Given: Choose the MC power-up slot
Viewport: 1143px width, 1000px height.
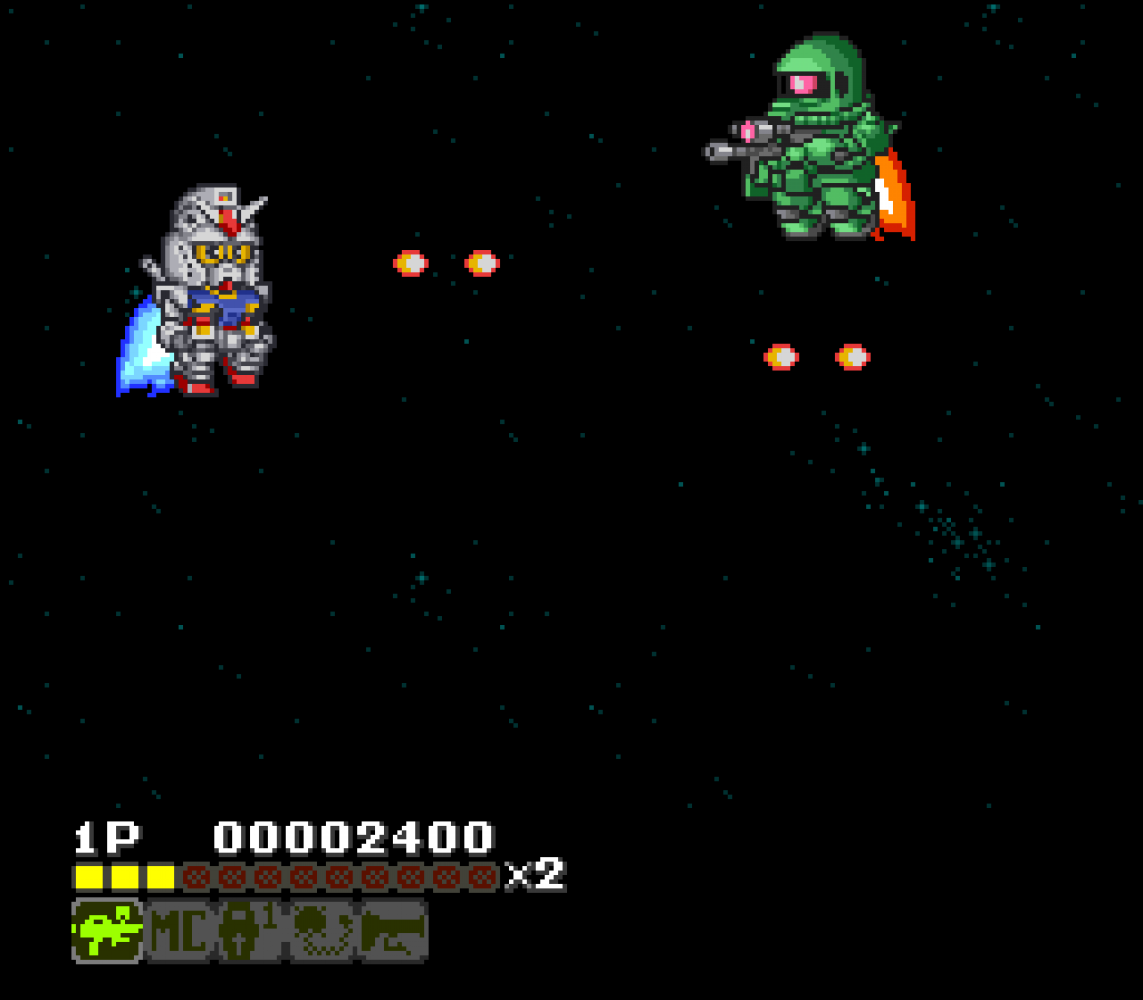Looking at the screenshot, I should point(179,931).
